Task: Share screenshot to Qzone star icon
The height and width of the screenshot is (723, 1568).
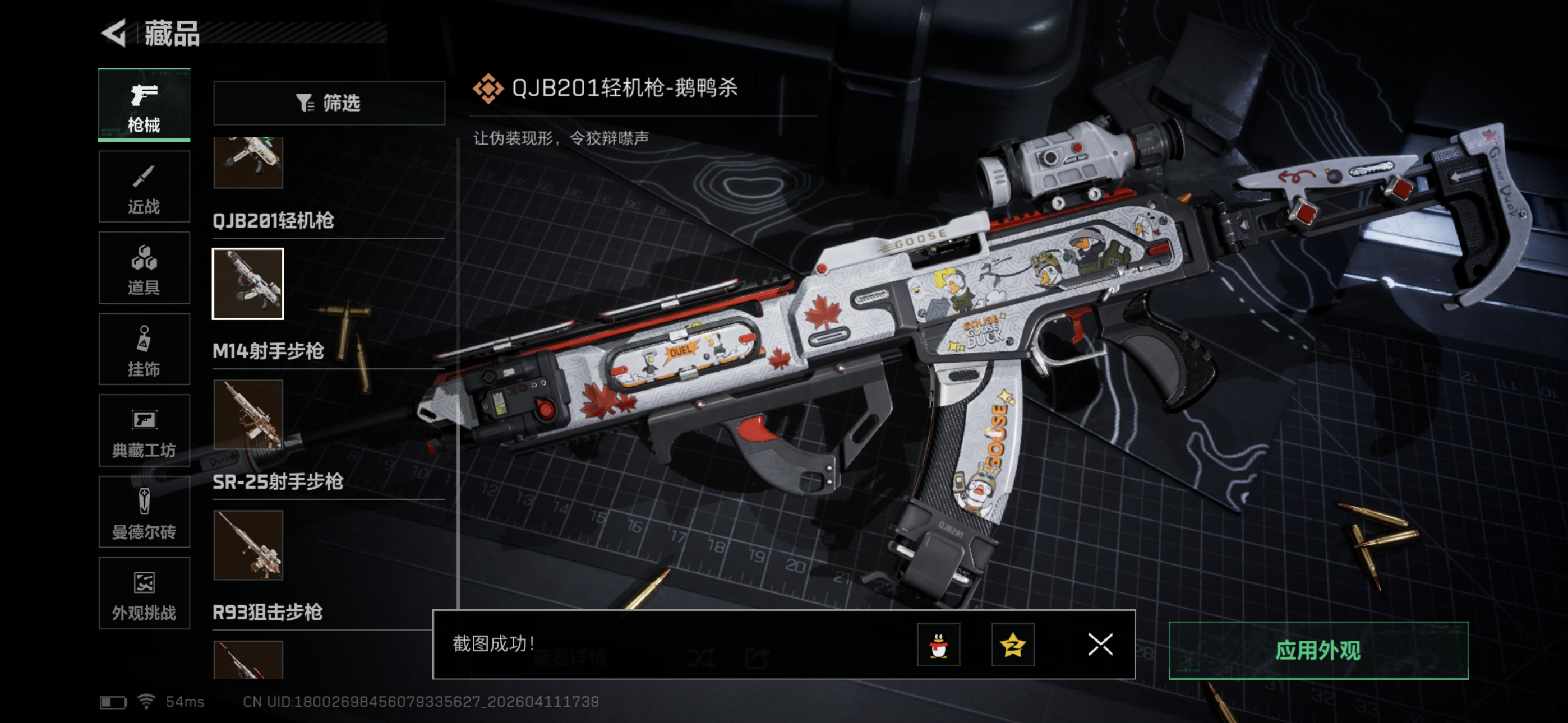Action: [1012, 645]
